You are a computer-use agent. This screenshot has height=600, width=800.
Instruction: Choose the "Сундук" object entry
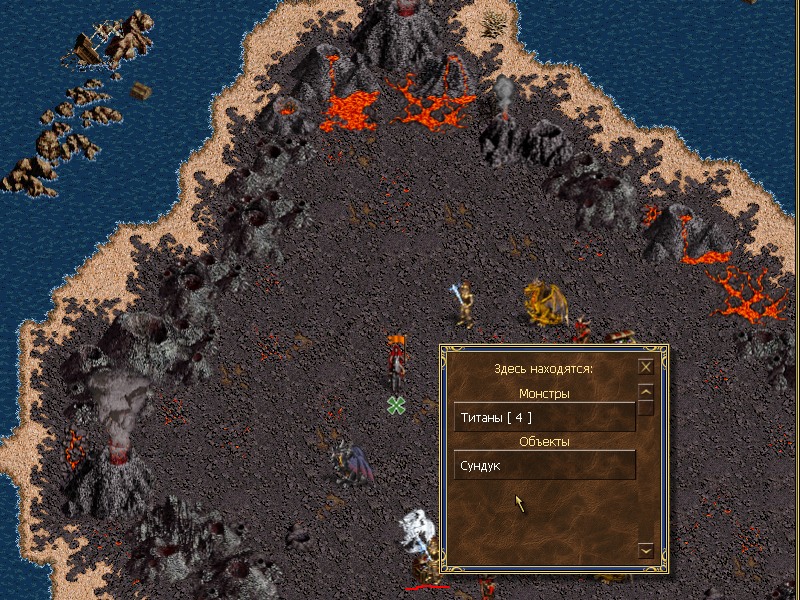click(545, 465)
